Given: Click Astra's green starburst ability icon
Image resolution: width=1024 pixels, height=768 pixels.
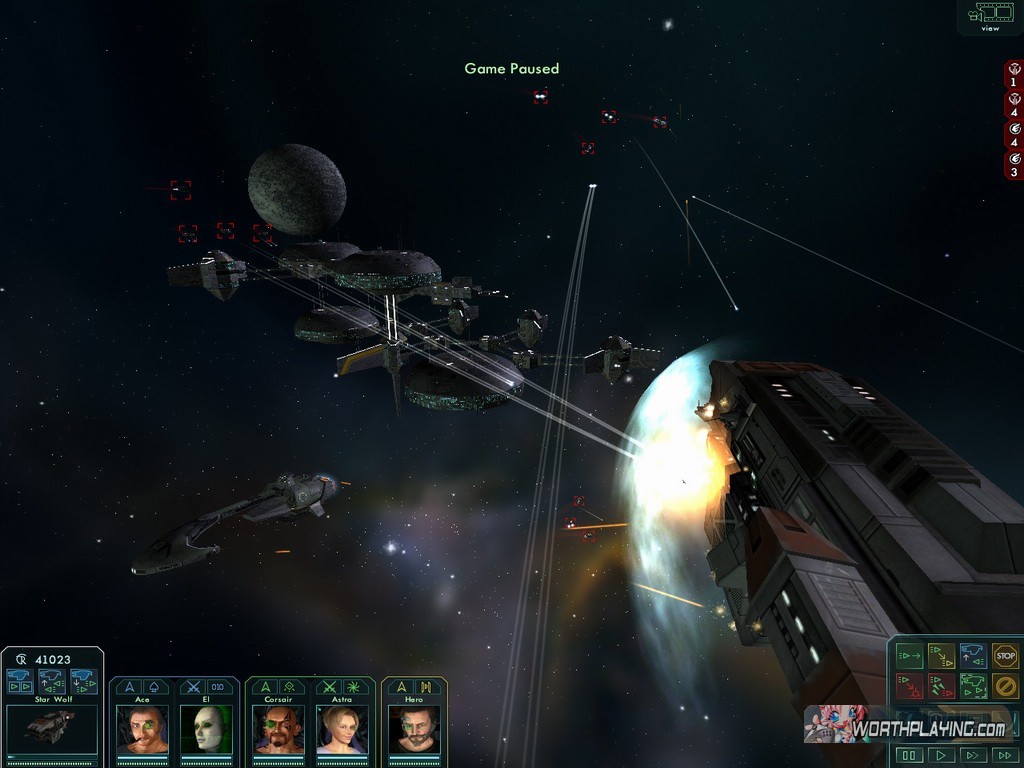Looking at the screenshot, I should pyautogui.click(x=355, y=687).
